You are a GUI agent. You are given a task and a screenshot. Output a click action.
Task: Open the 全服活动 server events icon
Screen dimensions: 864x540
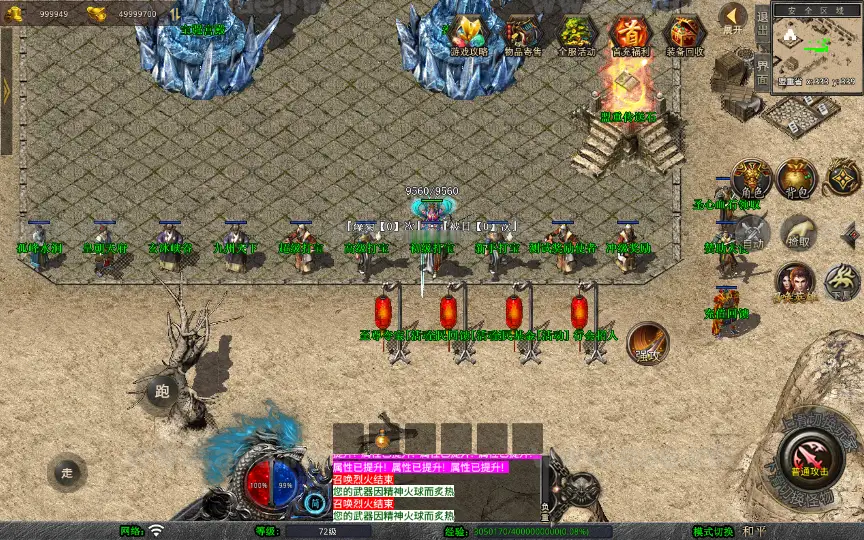pos(575,35)
